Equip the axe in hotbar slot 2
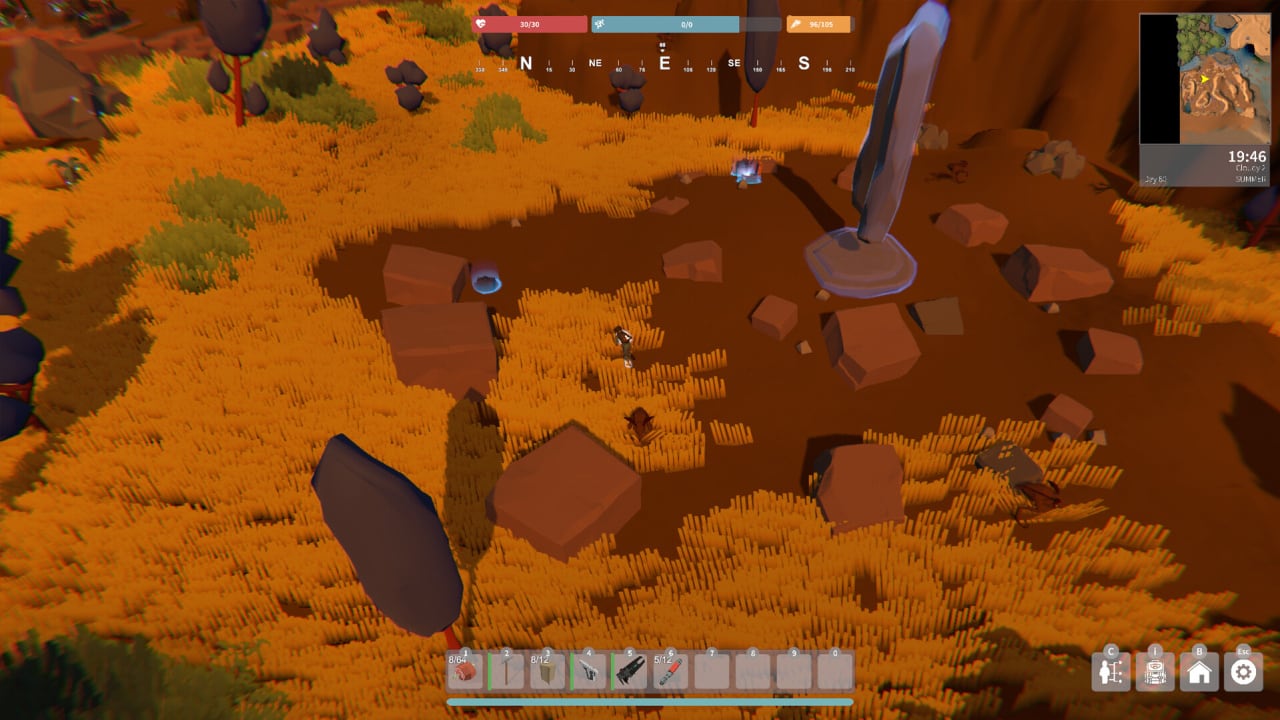The image size is (1280, 720). point(507,671)
